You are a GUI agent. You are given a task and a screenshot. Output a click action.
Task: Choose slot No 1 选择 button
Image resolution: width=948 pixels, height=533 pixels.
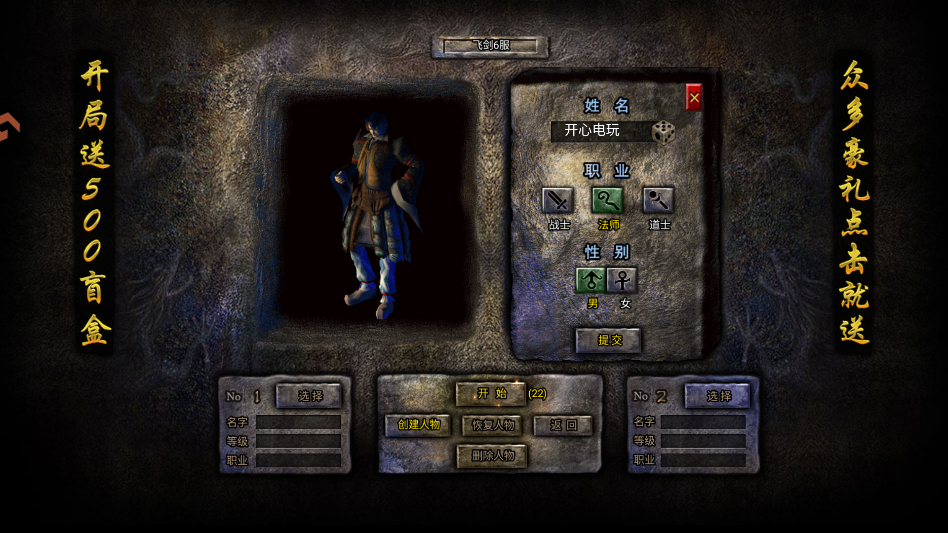click(310, 396)
